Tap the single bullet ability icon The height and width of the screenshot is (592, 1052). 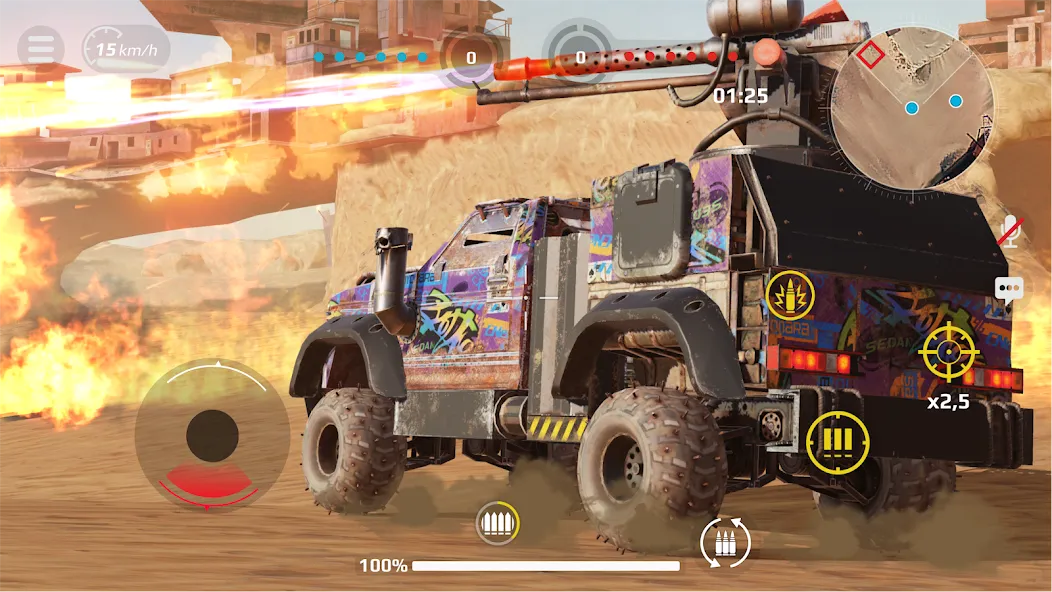click(790, 295)
